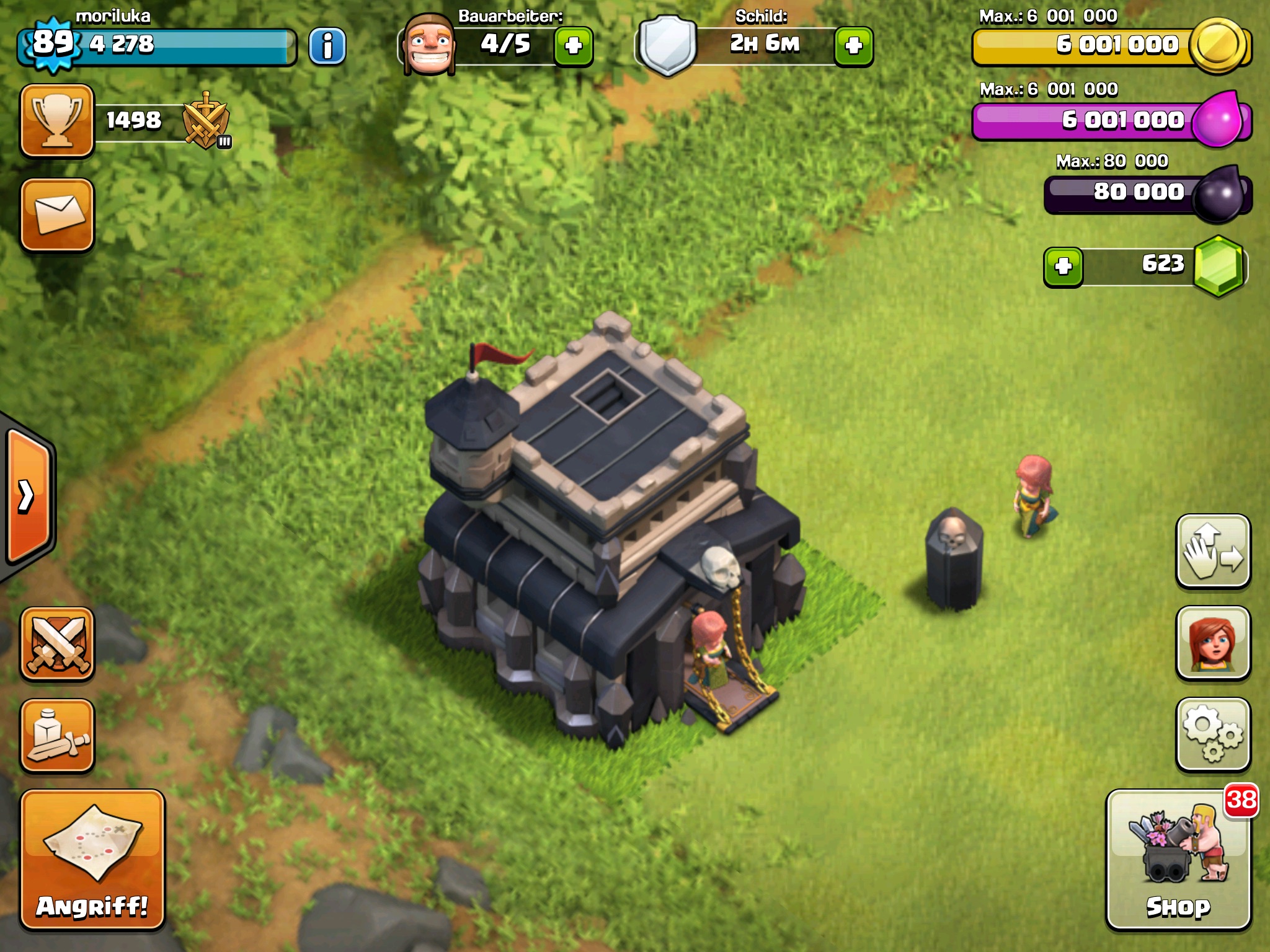Screen dimensions: 1270x952
Task: Activate the hand layout edit button
Action: click(1213, 550)
